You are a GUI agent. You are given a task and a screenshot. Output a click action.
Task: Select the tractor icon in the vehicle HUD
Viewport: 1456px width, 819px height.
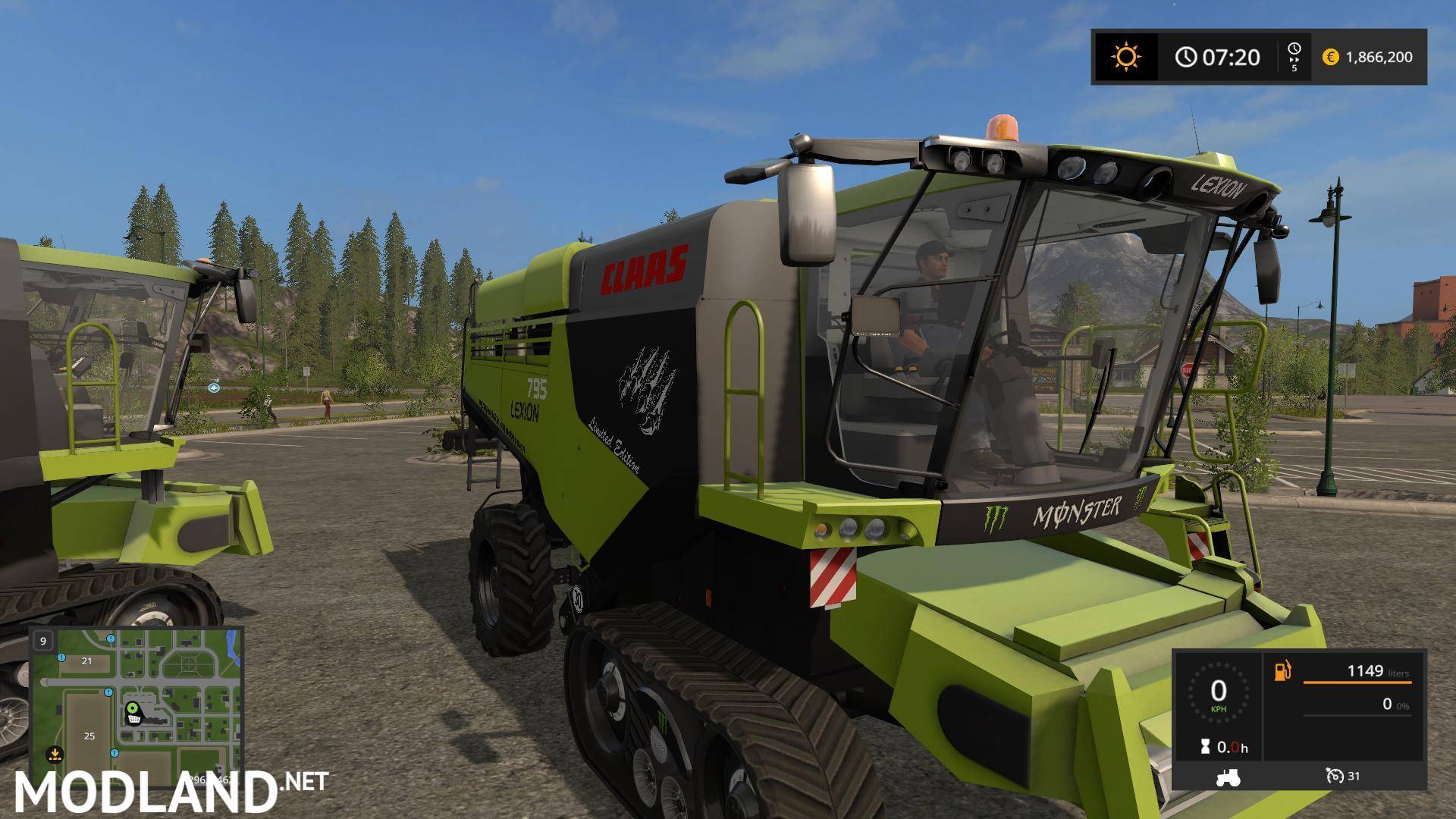[1228, 777]
